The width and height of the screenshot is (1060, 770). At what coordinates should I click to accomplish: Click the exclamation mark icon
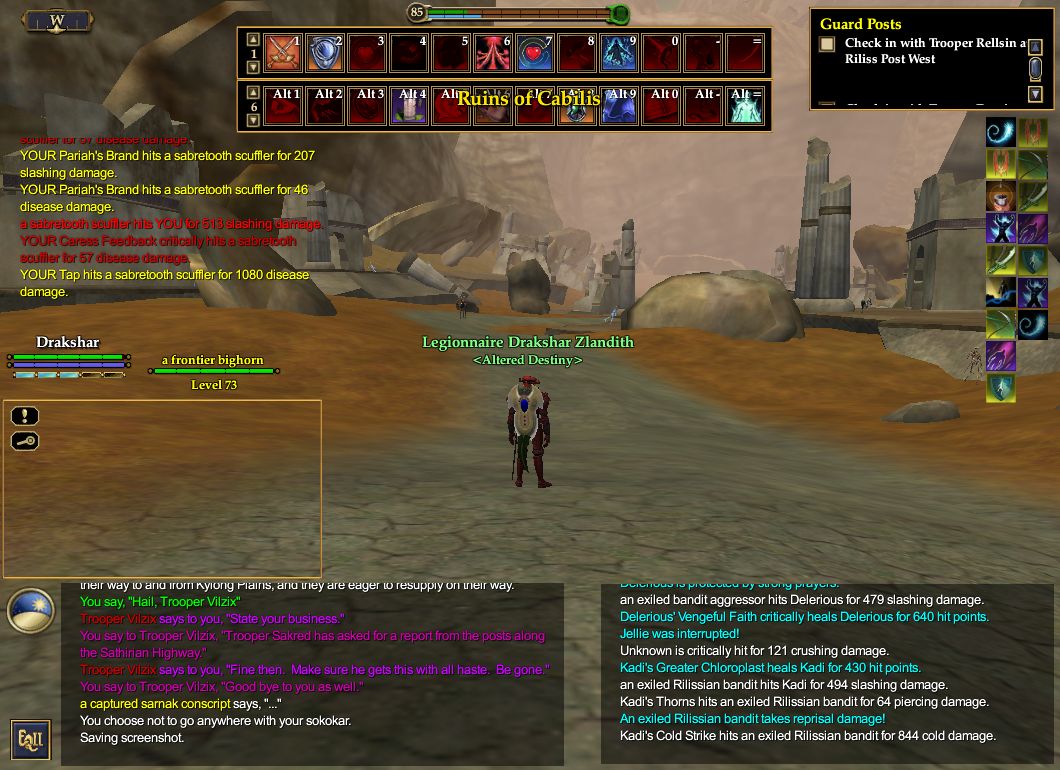[x=25, y=416]
